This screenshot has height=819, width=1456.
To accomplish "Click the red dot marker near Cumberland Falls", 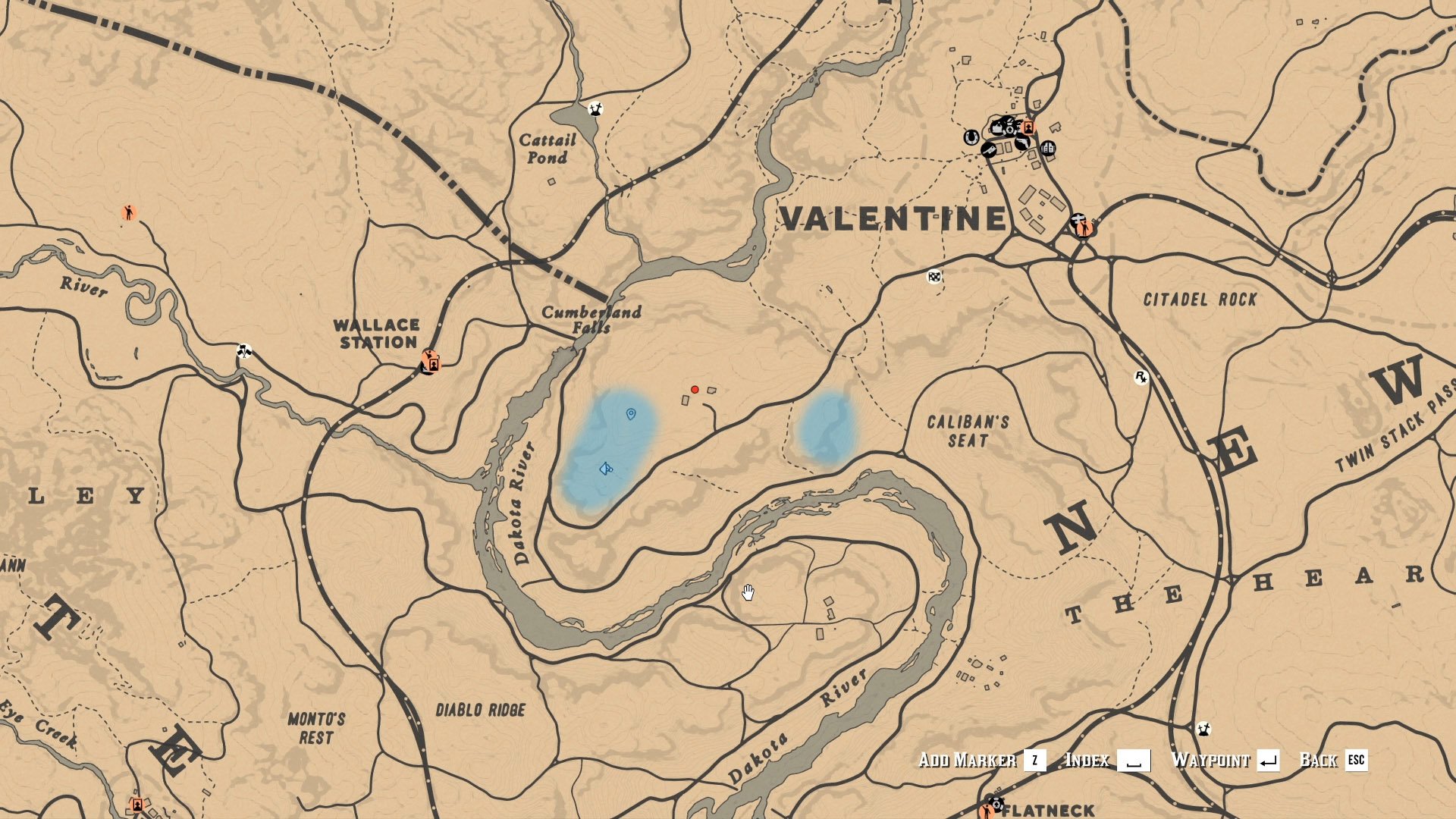I will point(695,389).
